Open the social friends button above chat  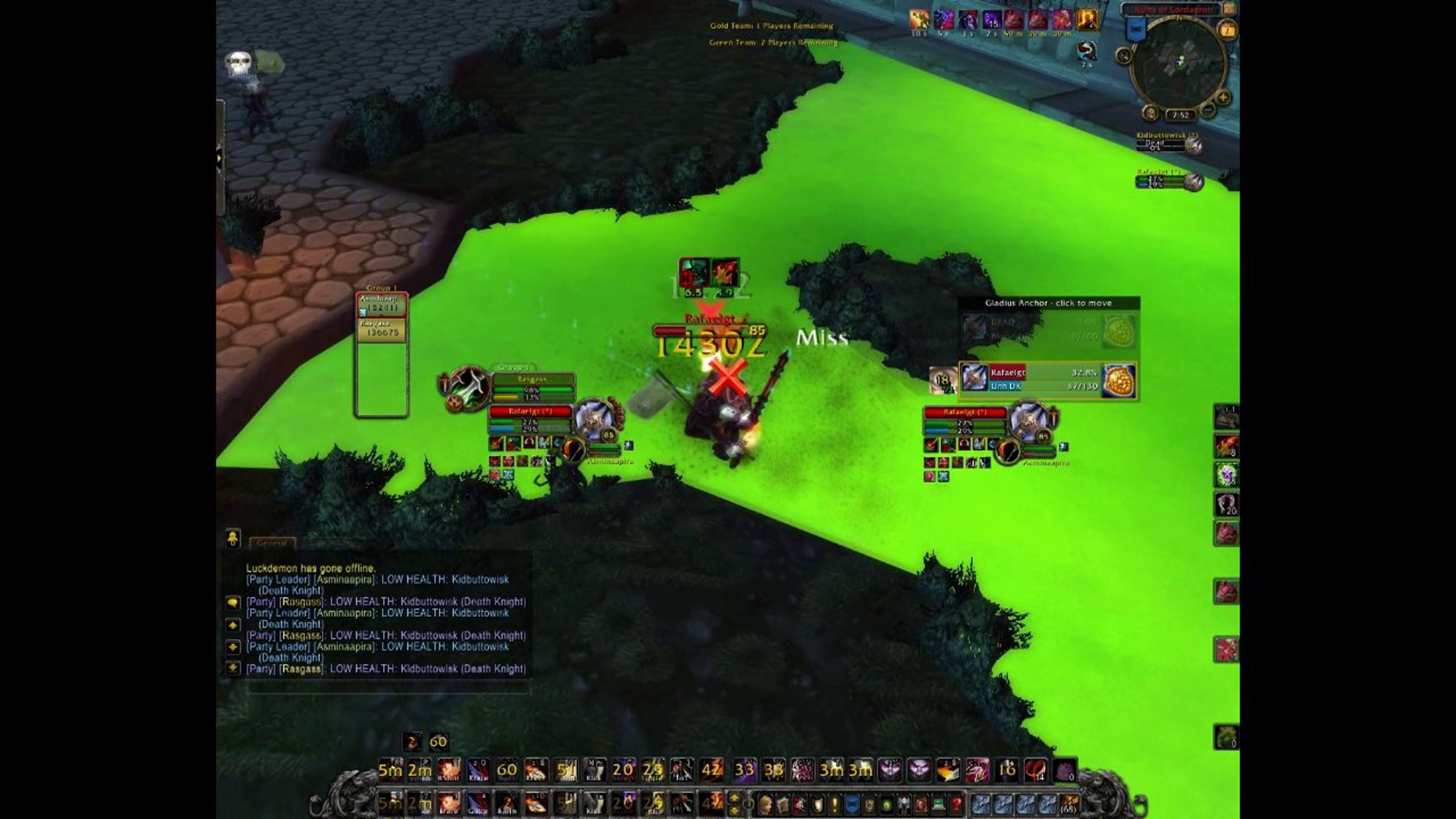click(x=233, y=538)
